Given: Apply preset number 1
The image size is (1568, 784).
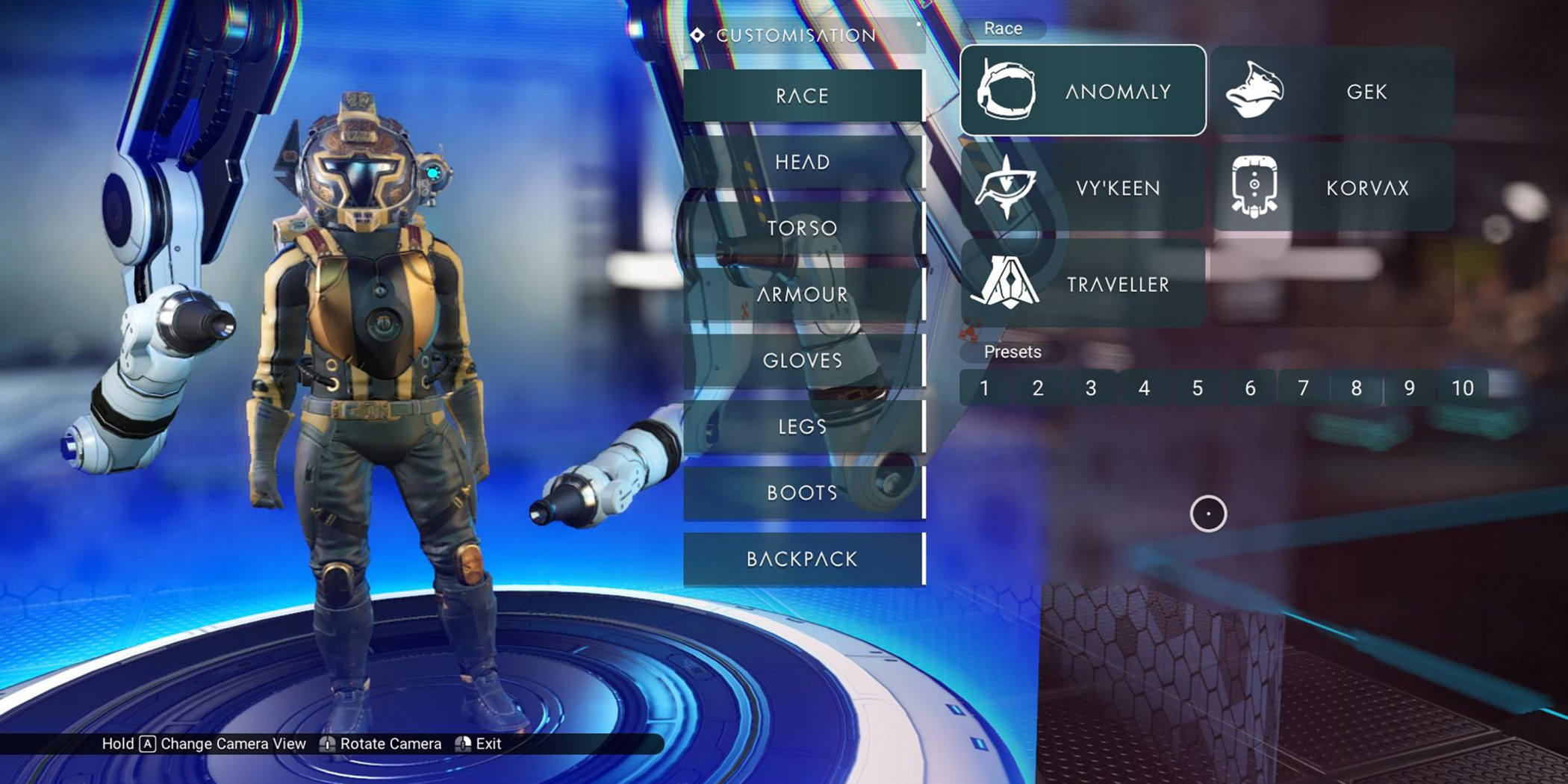Looking at the screenshot, I should [x=985, y=388].
